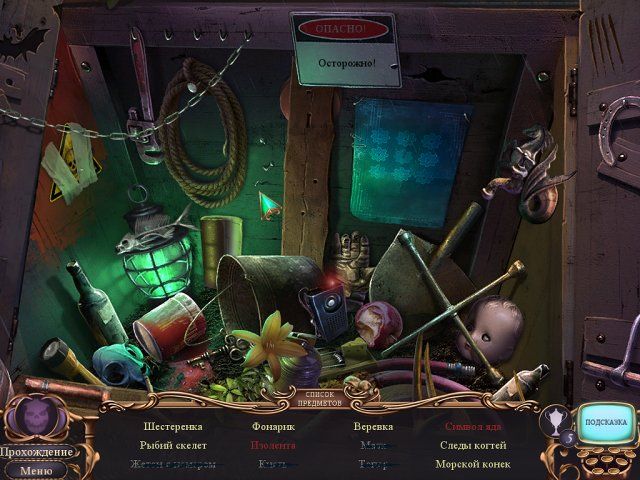The image size is (640, 480).
Task: Use the Подсказка hint button
Action: (x=605, y=422)
